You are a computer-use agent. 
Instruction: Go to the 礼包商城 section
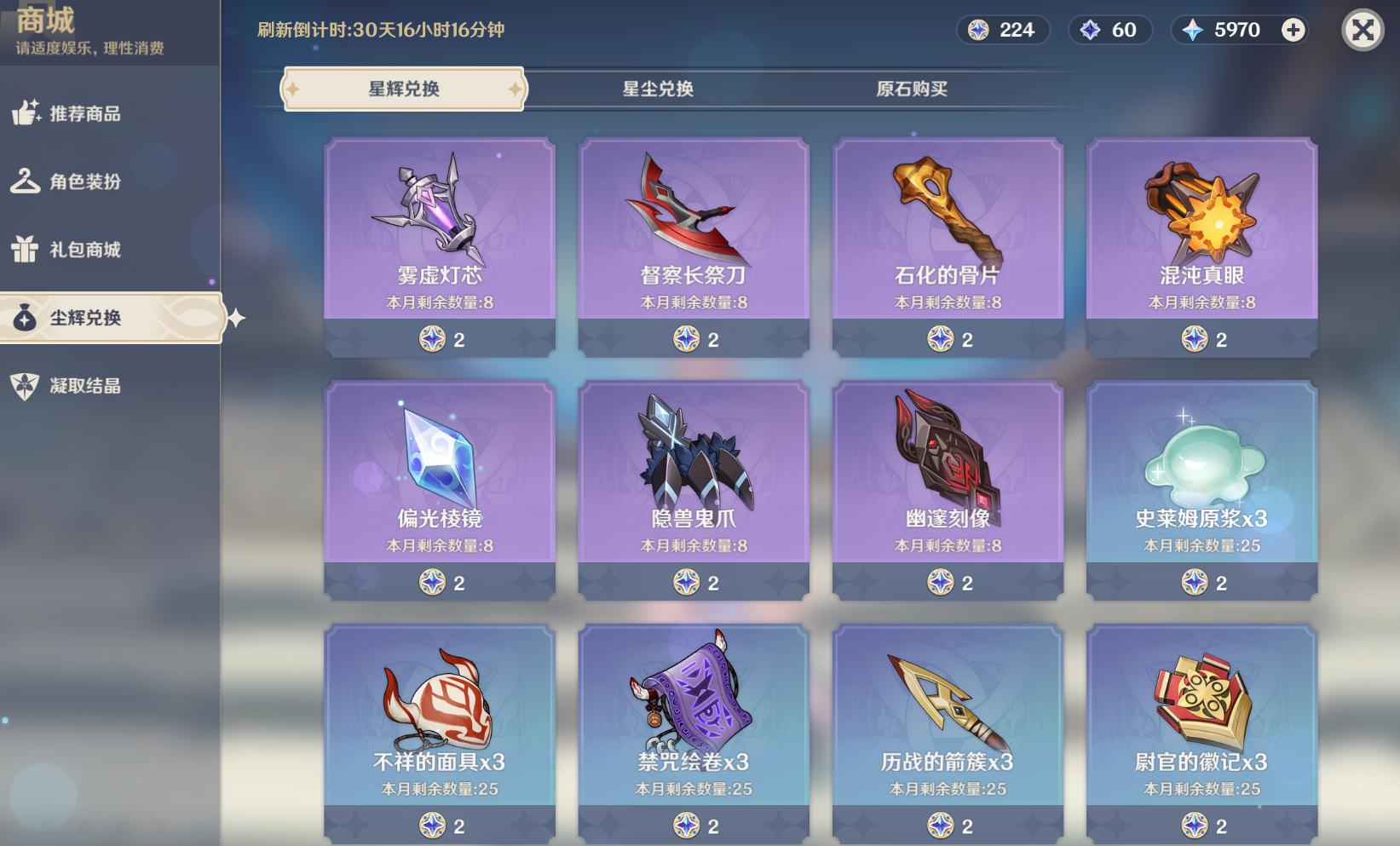click(x=84, y=250)
